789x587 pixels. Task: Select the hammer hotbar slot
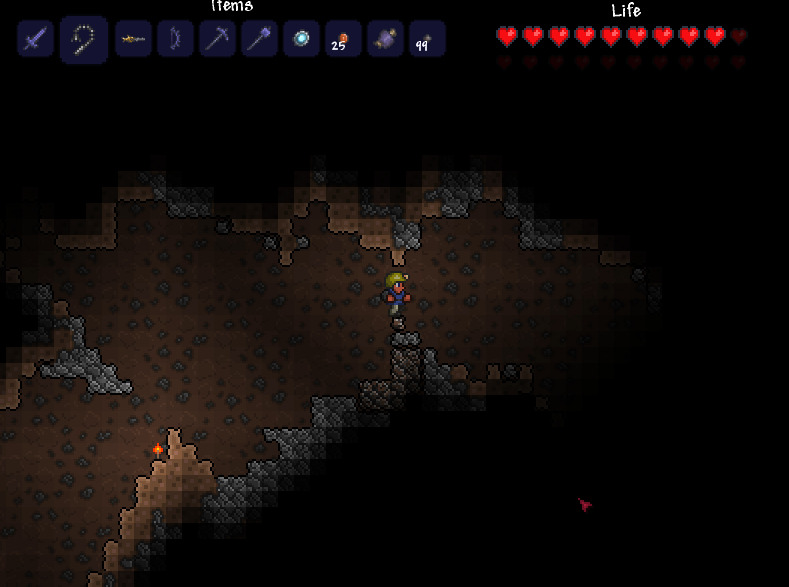click(x=259, y=40)
